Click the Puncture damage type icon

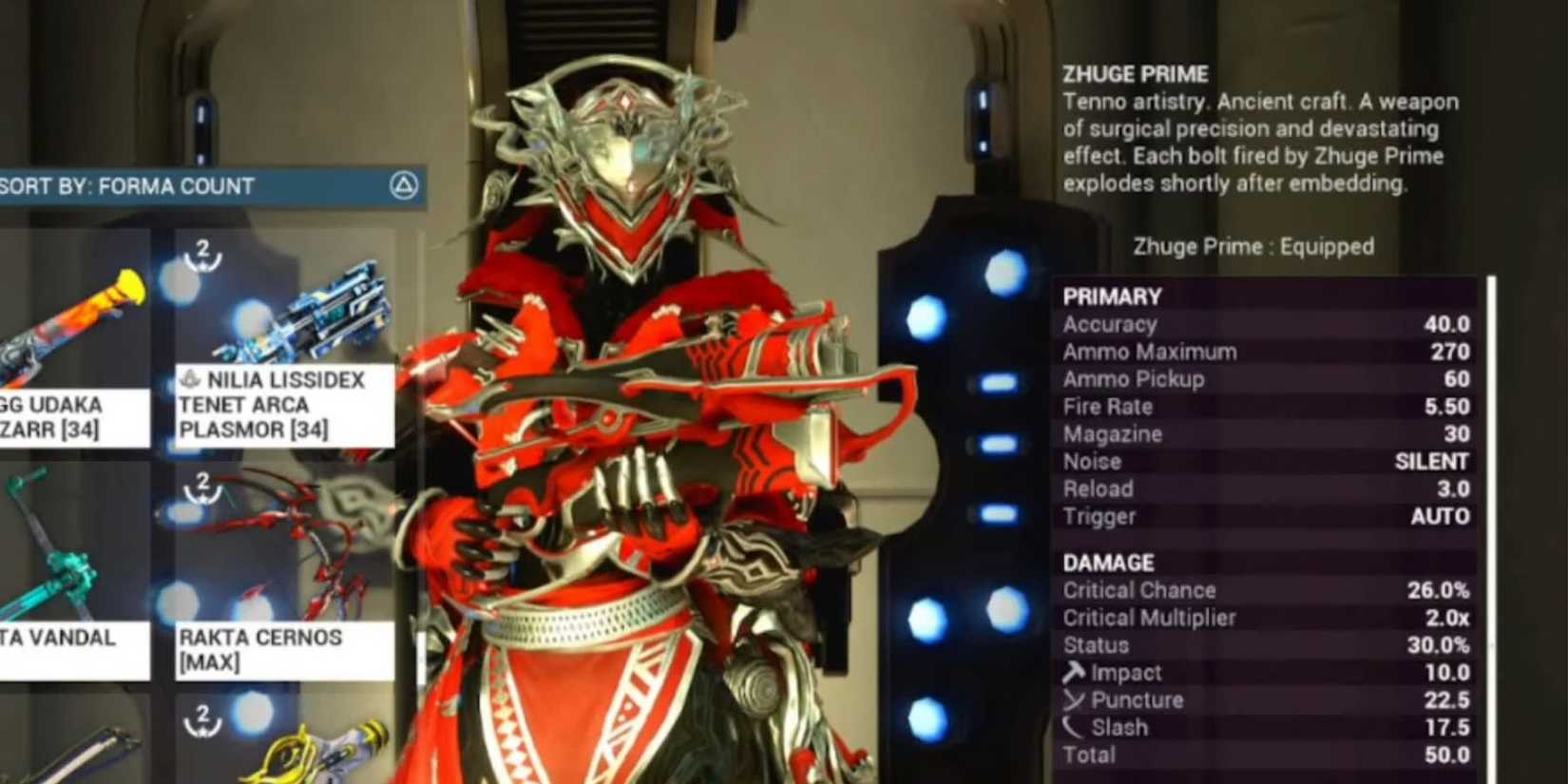pos(1077,700)
